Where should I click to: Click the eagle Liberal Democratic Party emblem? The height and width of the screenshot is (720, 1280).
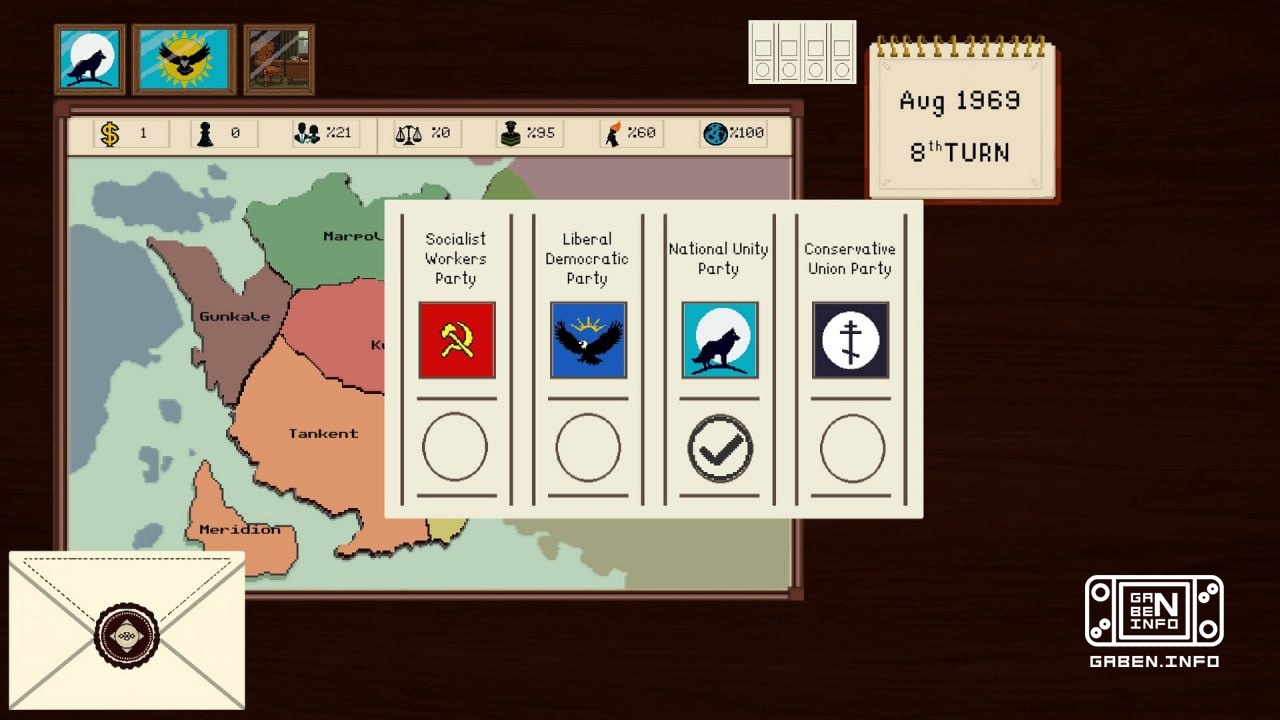588,341
